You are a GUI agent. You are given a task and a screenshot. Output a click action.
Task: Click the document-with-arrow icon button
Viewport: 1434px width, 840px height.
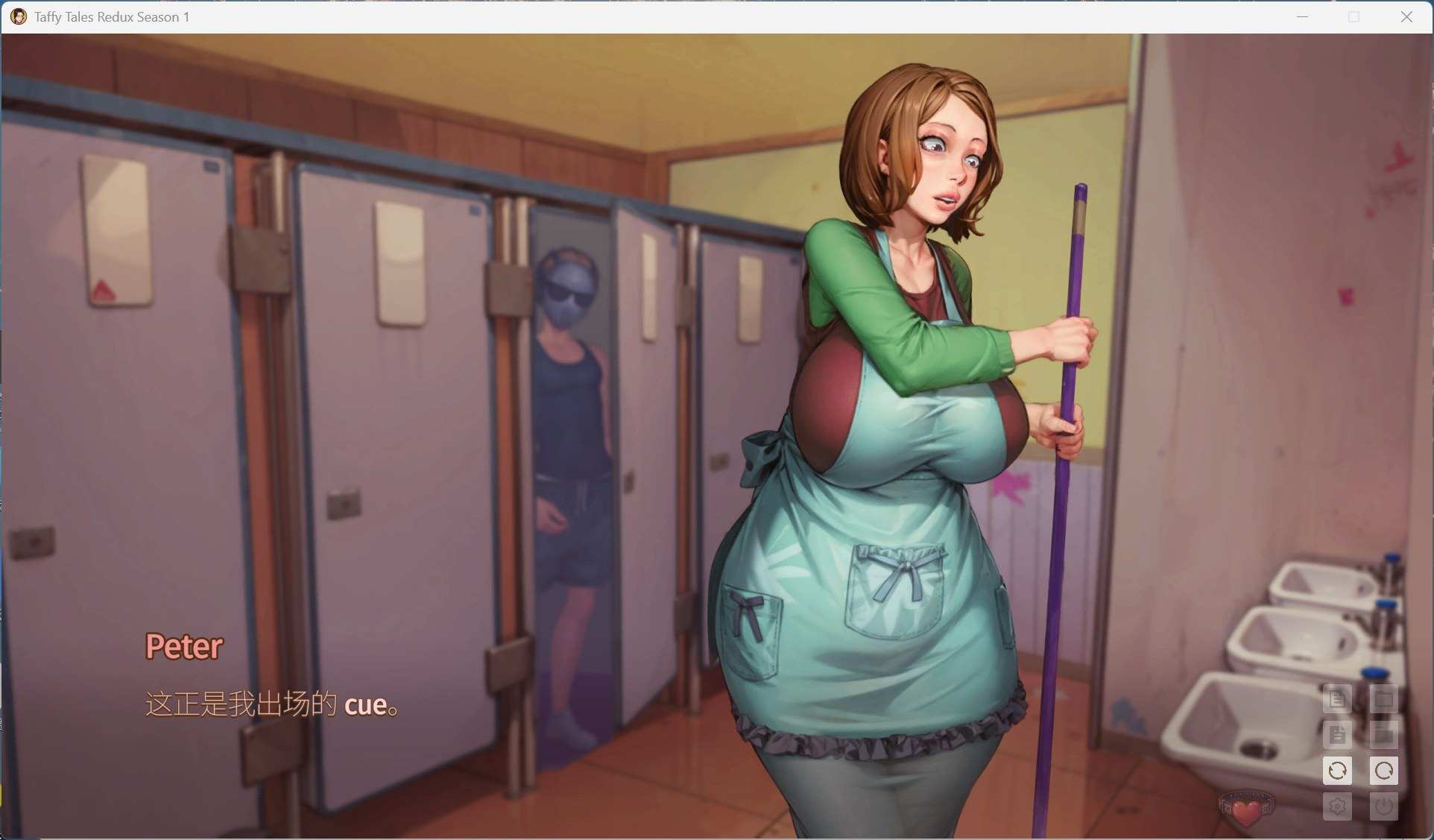coord(1337,735)
